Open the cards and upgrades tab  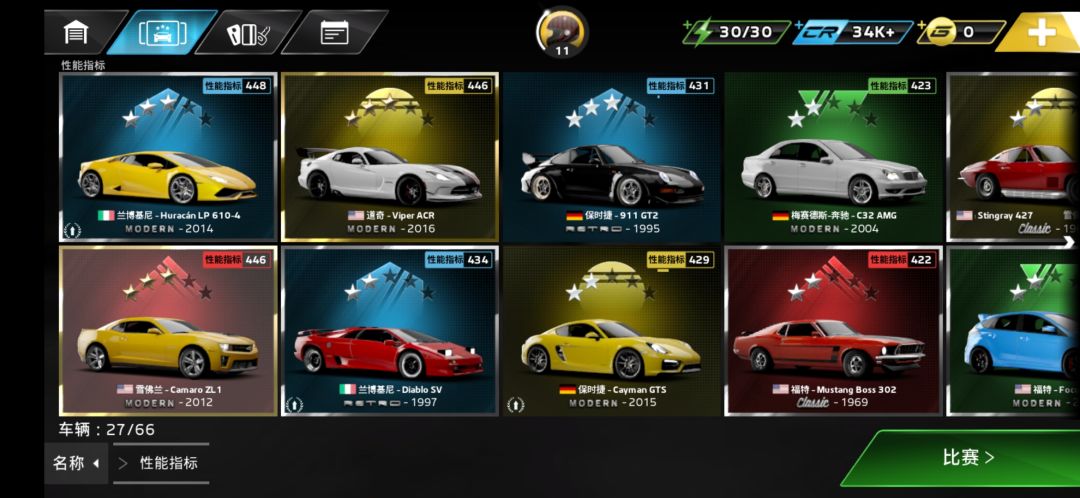[x=246, y=32]
